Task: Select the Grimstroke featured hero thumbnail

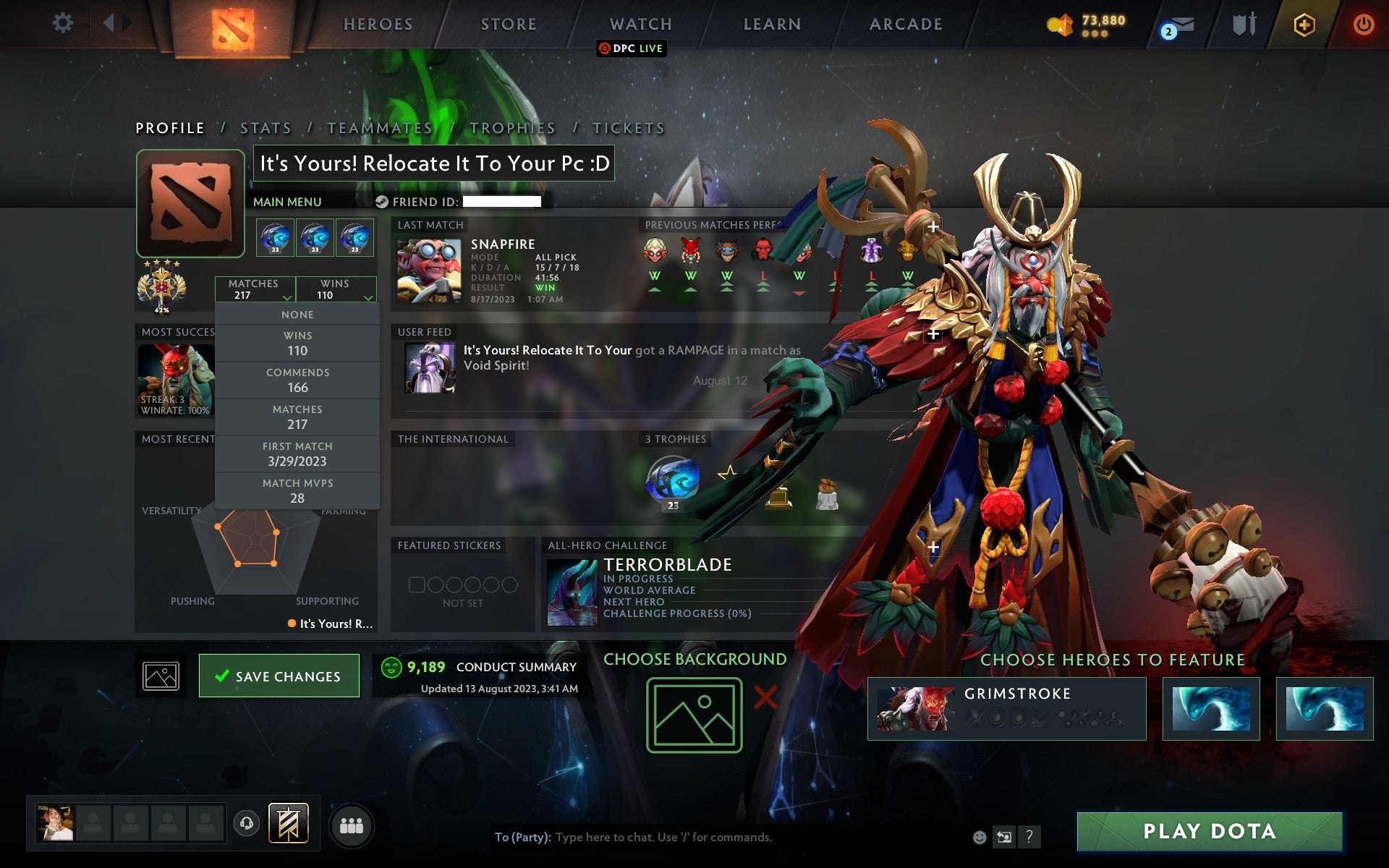Action: click(915, 708)
